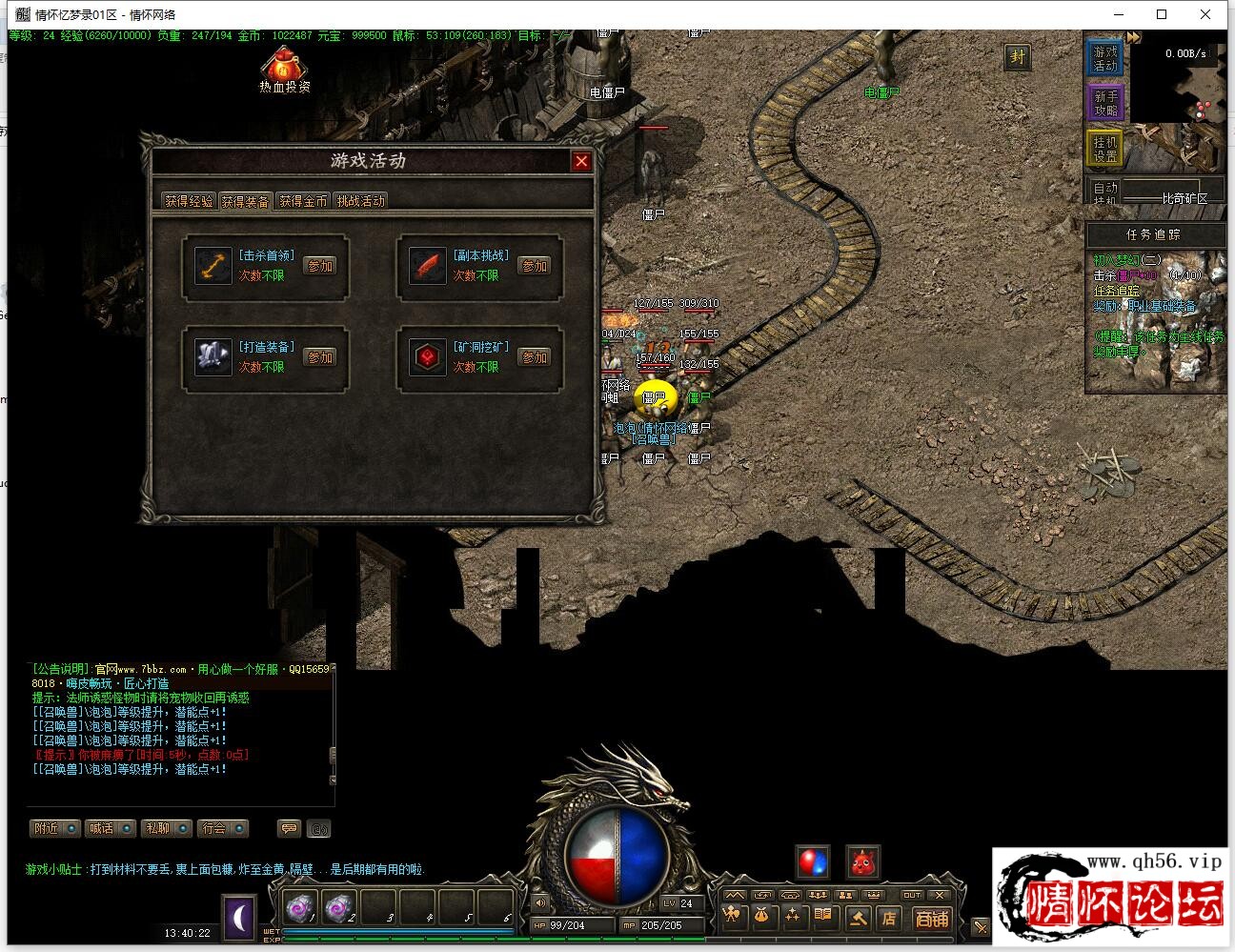The height and width of the screenshot is (952, 1235).
Task: Join the 副本挑战 activity
Action: (x=535, y=266)
